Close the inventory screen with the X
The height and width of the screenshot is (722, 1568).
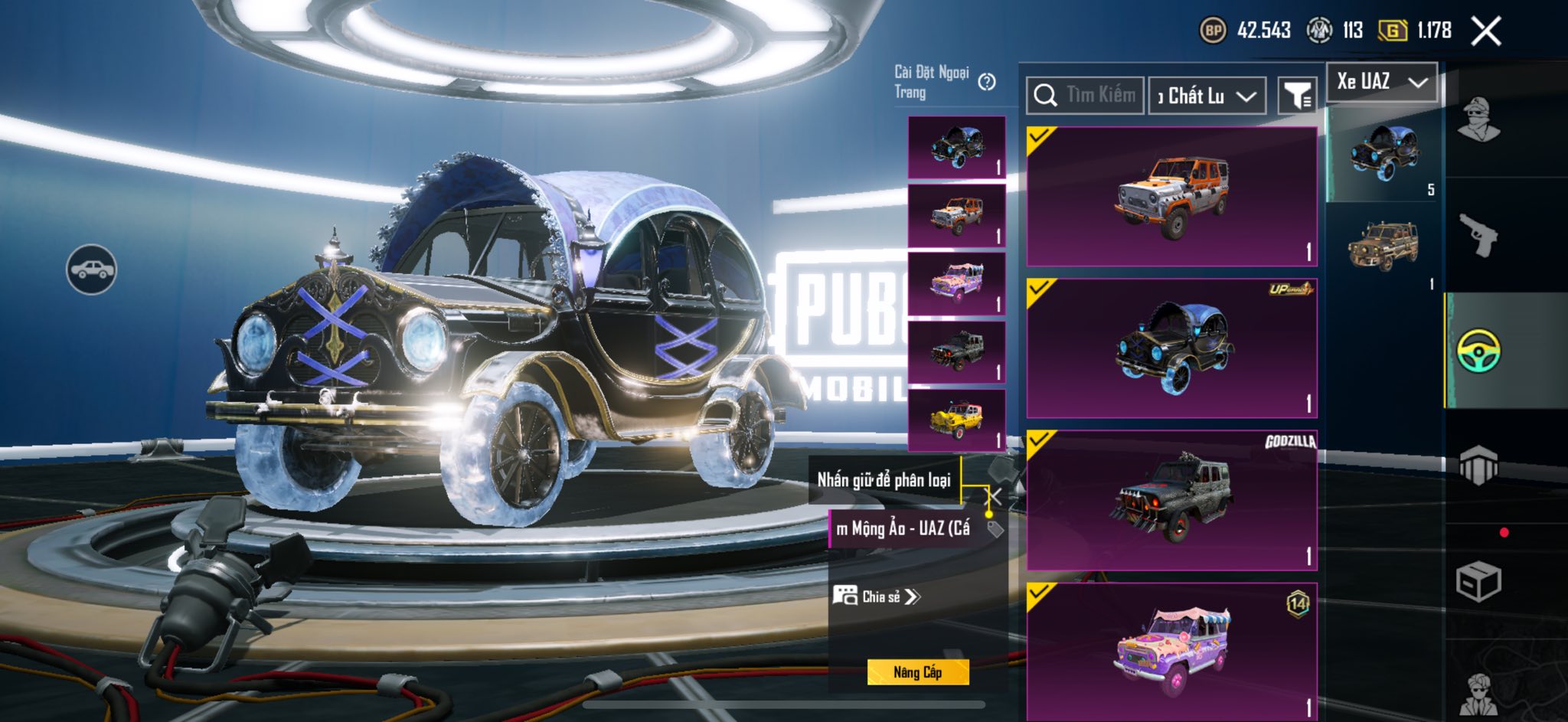[1486, 31]
